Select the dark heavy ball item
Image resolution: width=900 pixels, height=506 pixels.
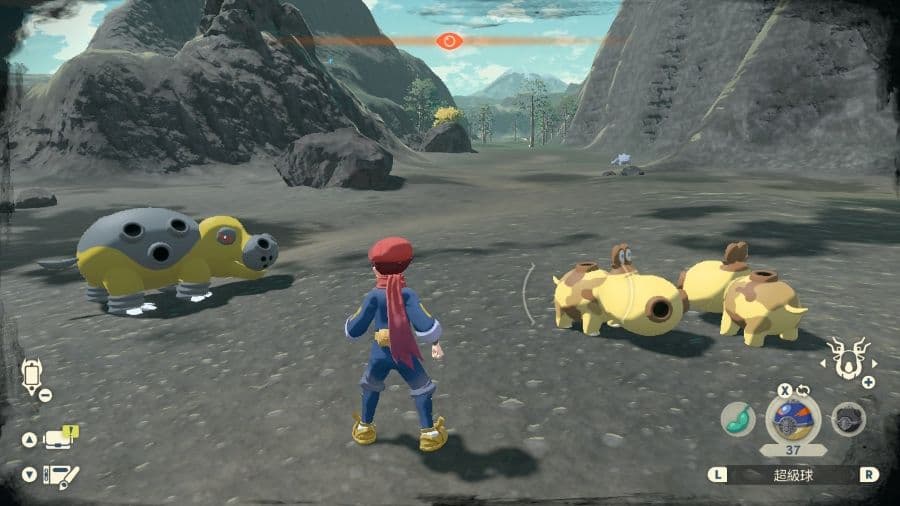click(849, 420)
